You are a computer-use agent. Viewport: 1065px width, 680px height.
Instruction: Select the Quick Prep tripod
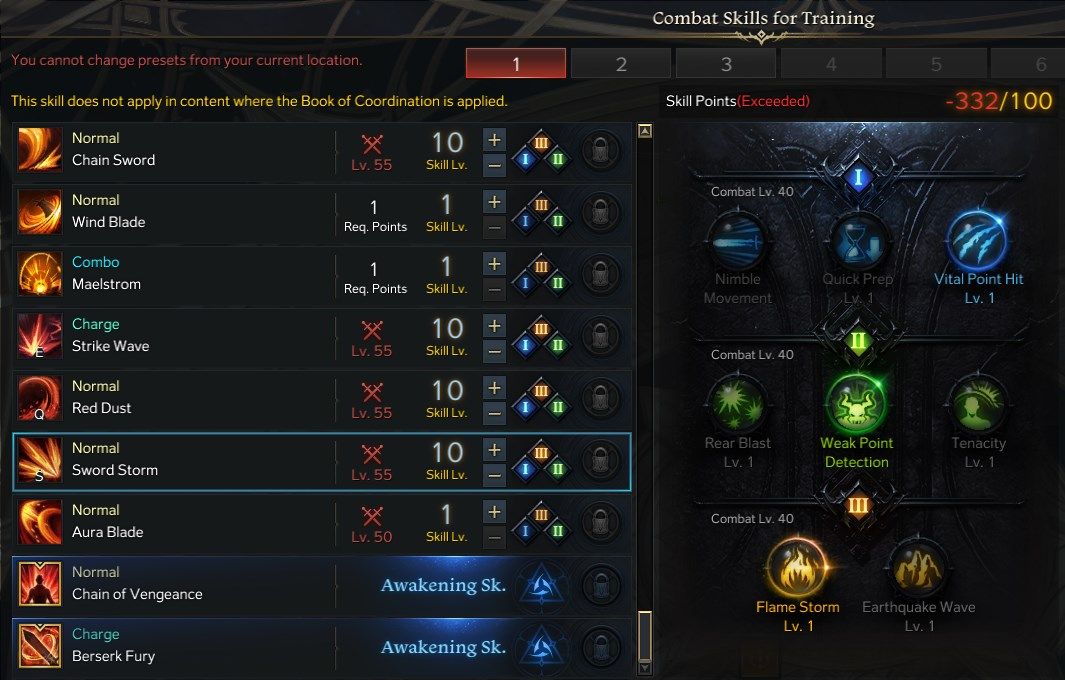[x=858, y=242]
